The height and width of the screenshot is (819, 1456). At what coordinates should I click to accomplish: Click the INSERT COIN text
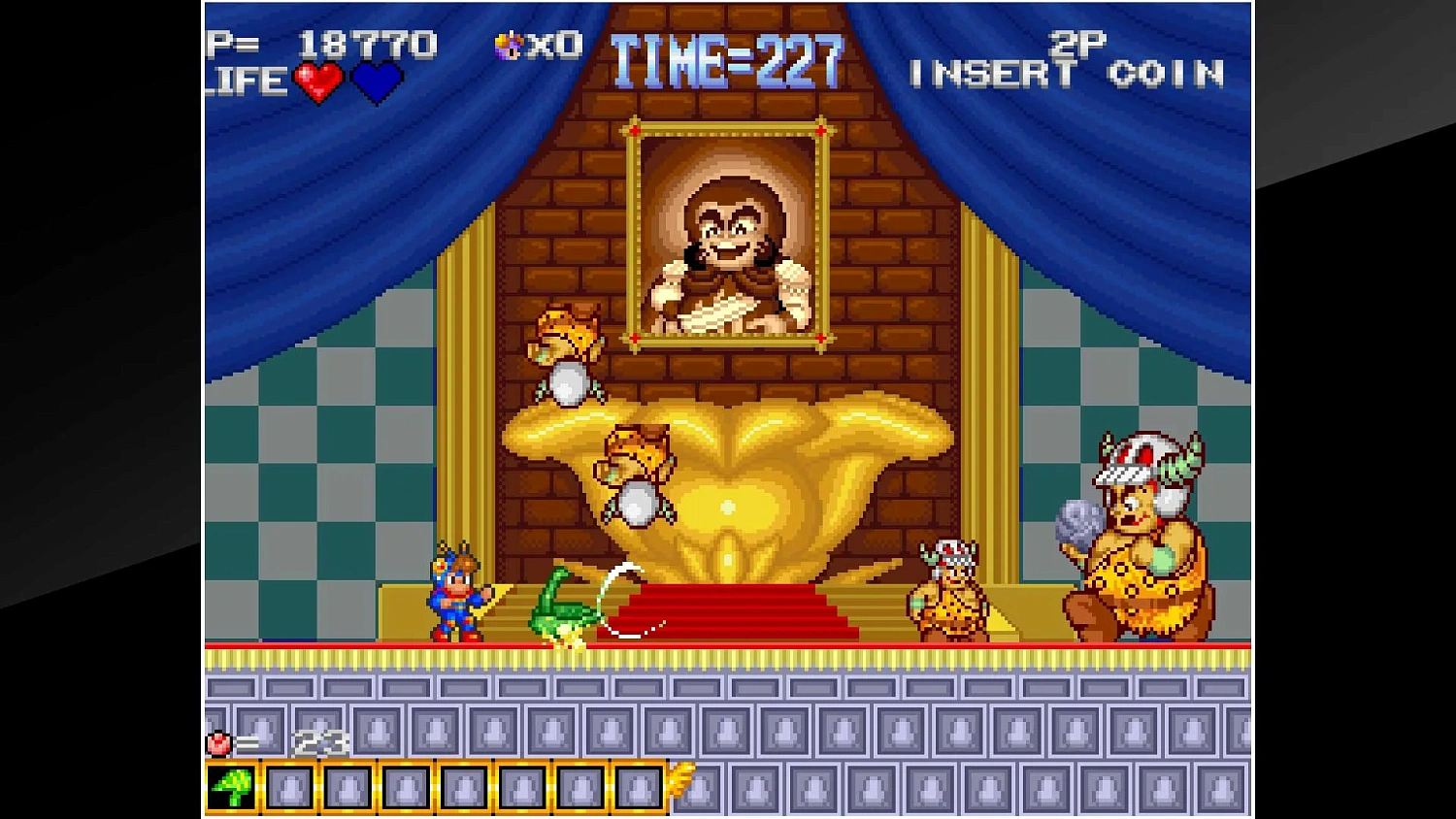point(1068,74)
